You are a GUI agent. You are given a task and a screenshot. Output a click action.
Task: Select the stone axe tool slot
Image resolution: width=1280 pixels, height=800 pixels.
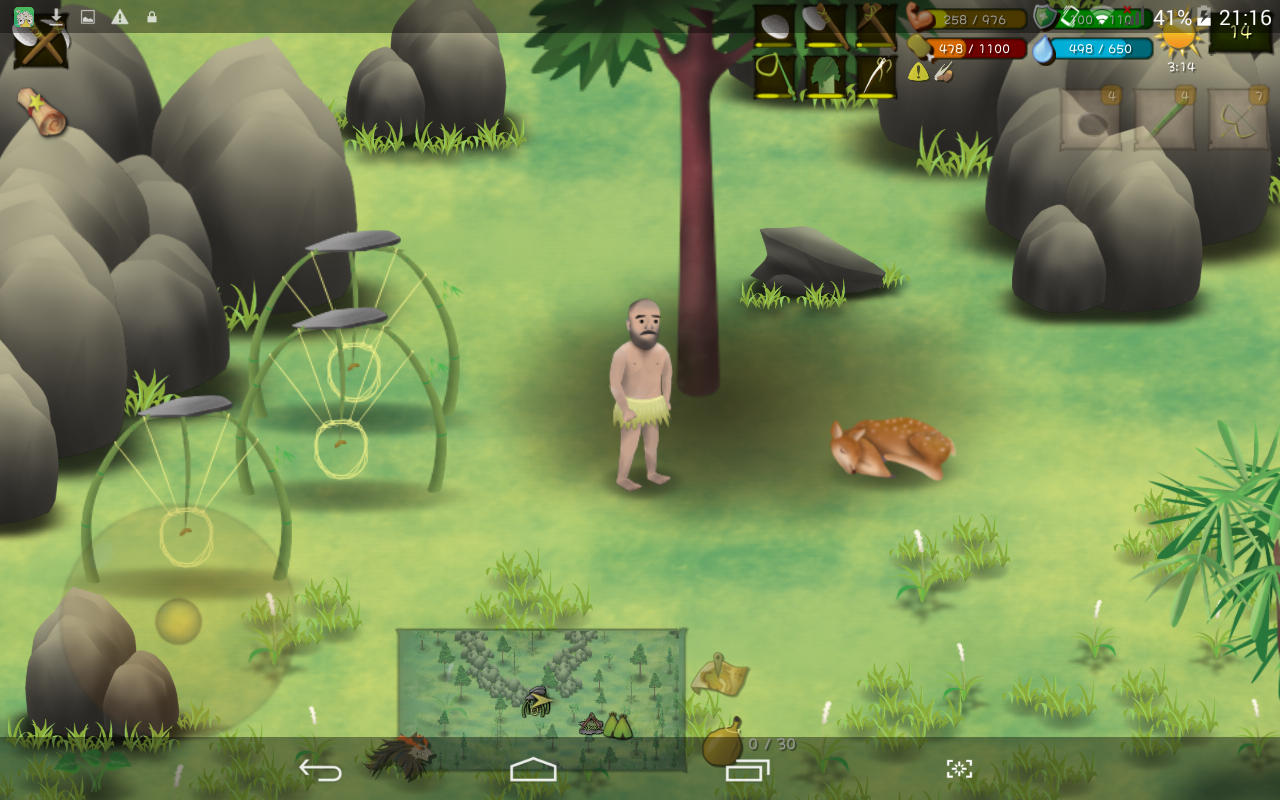click(x=825, y=26)
